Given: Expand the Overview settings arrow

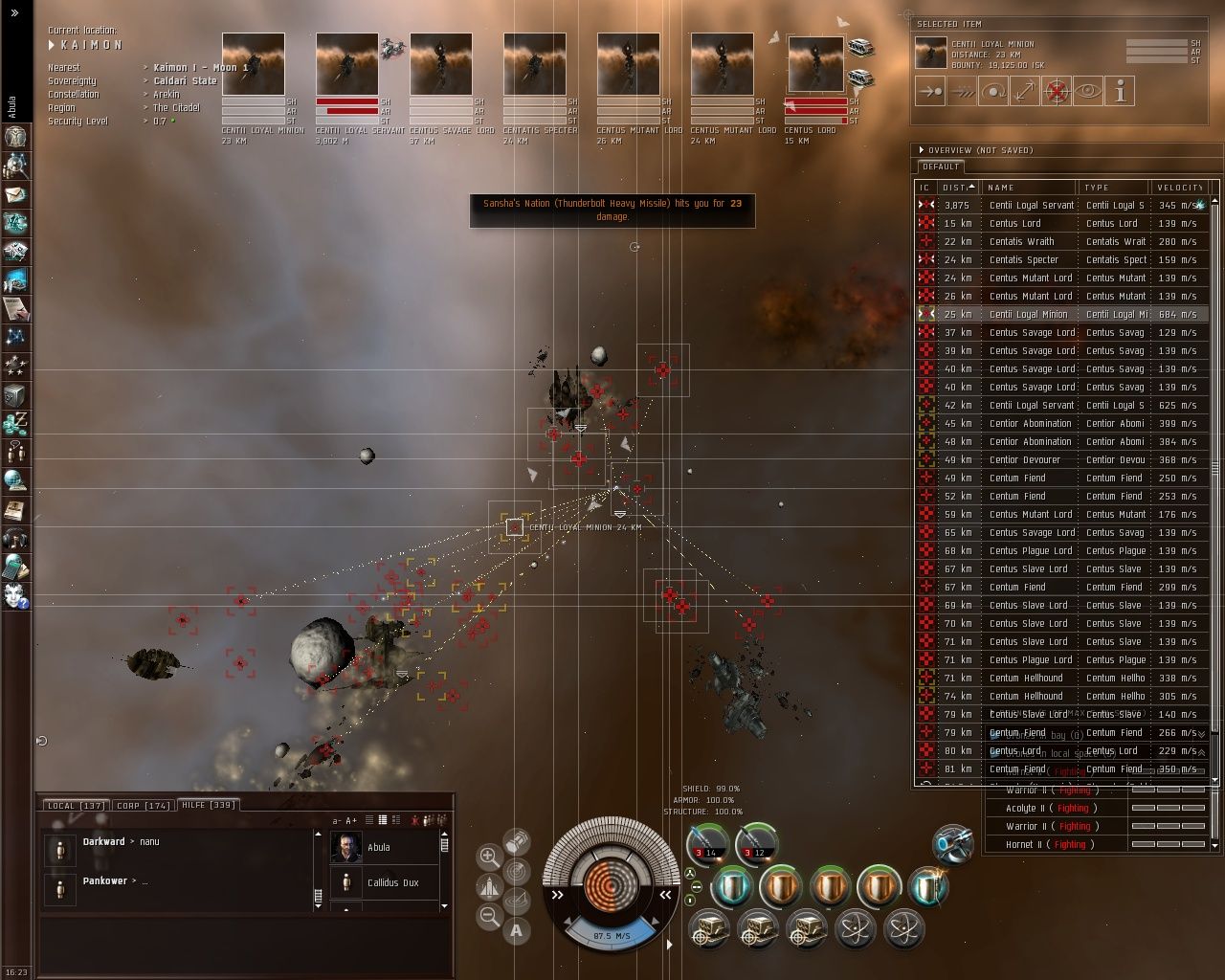Looking at the screenshot, I should [921, 150].
